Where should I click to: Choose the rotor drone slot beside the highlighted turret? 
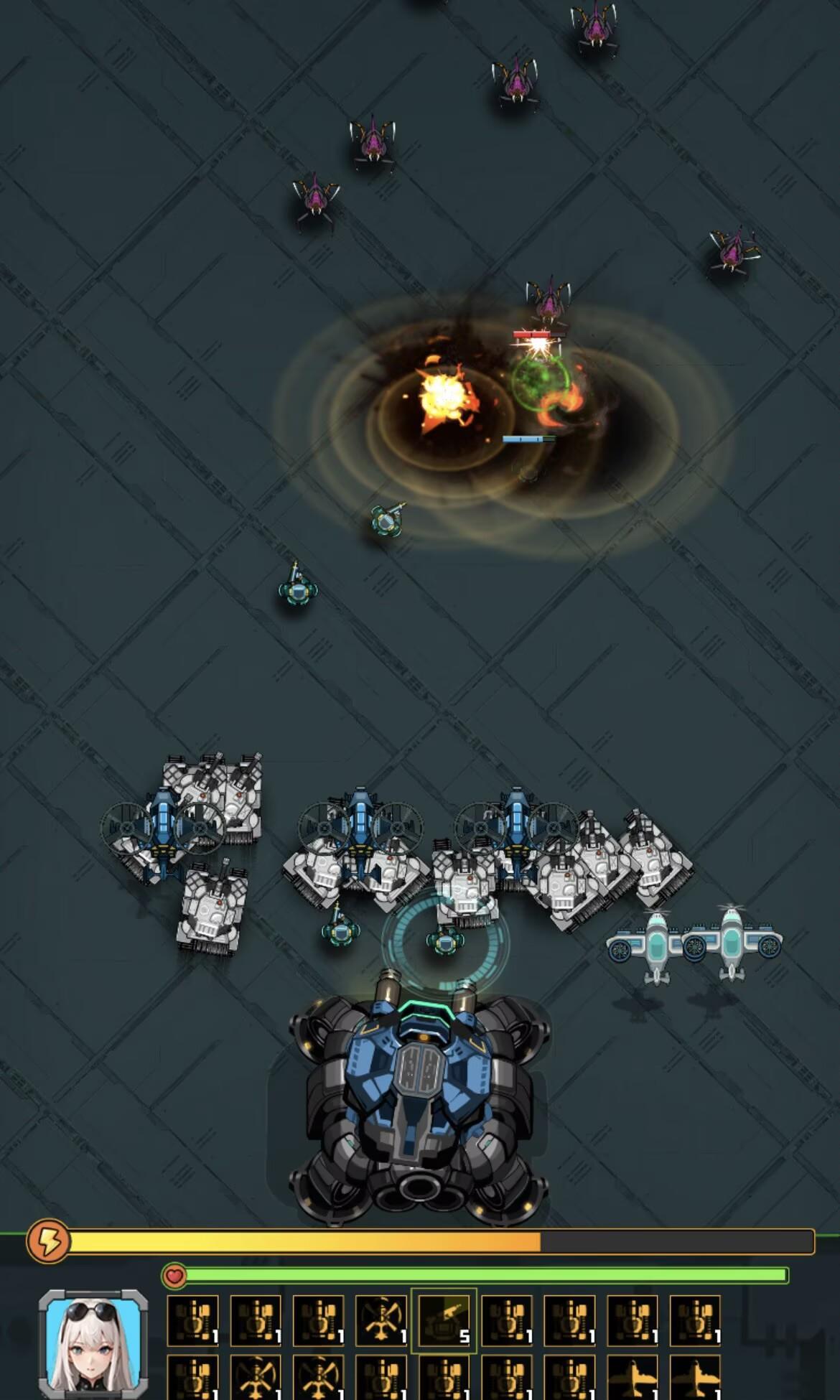pos(381,1320)
